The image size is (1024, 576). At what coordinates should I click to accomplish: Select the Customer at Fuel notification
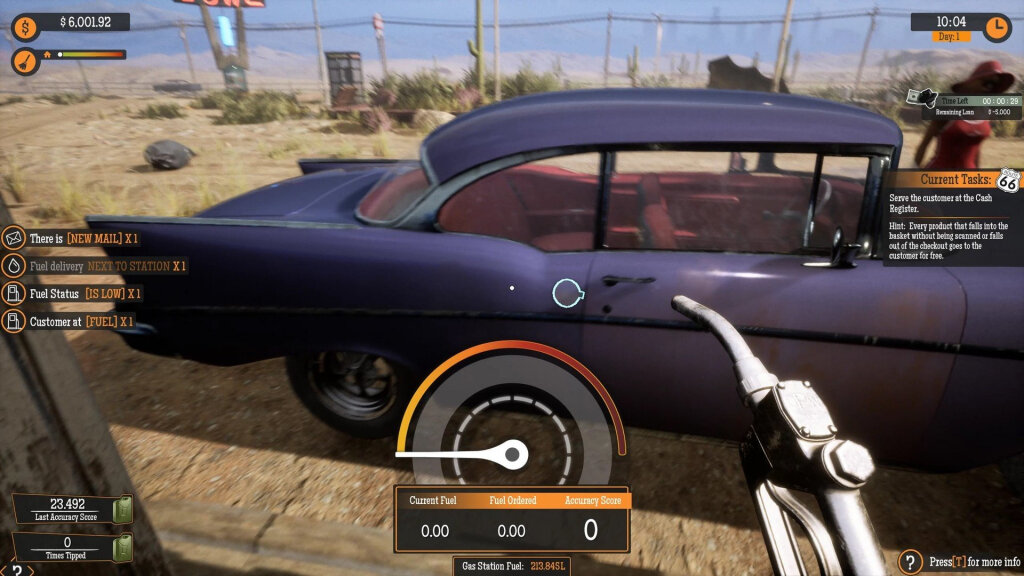click(70, 321)
